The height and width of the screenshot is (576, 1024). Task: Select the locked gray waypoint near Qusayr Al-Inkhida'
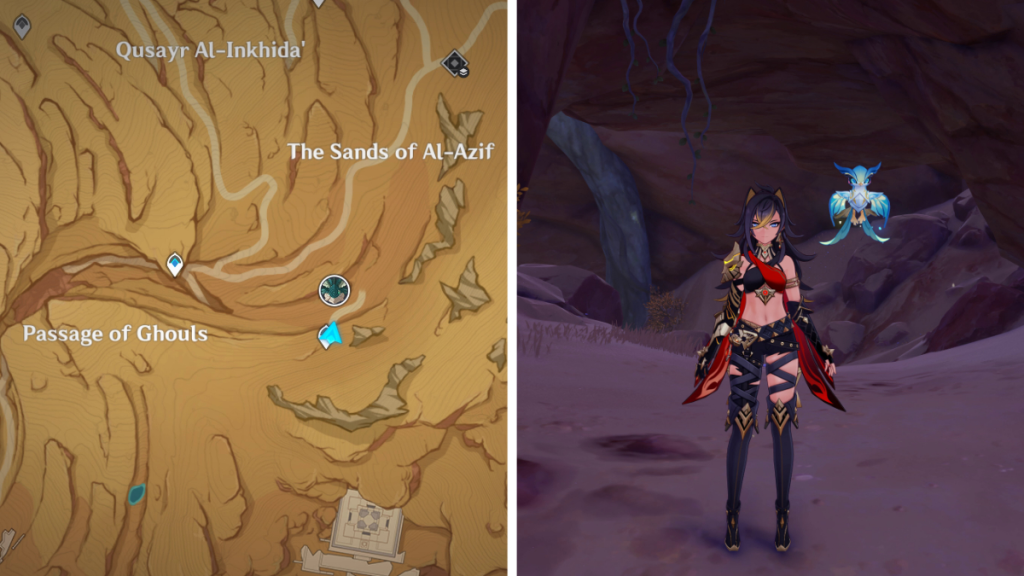[22, 25]
